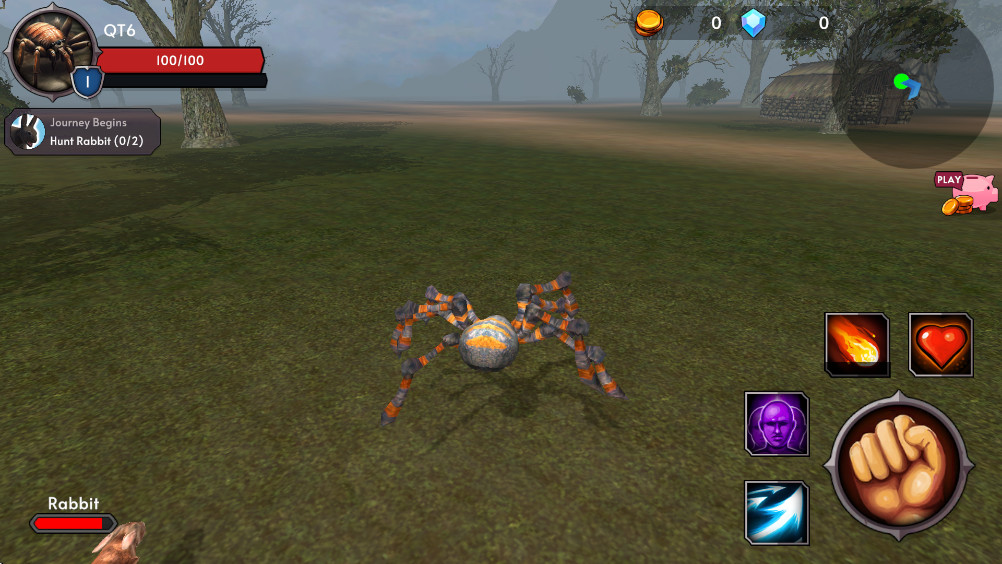Trigger the purple face skill

point(777,423)
